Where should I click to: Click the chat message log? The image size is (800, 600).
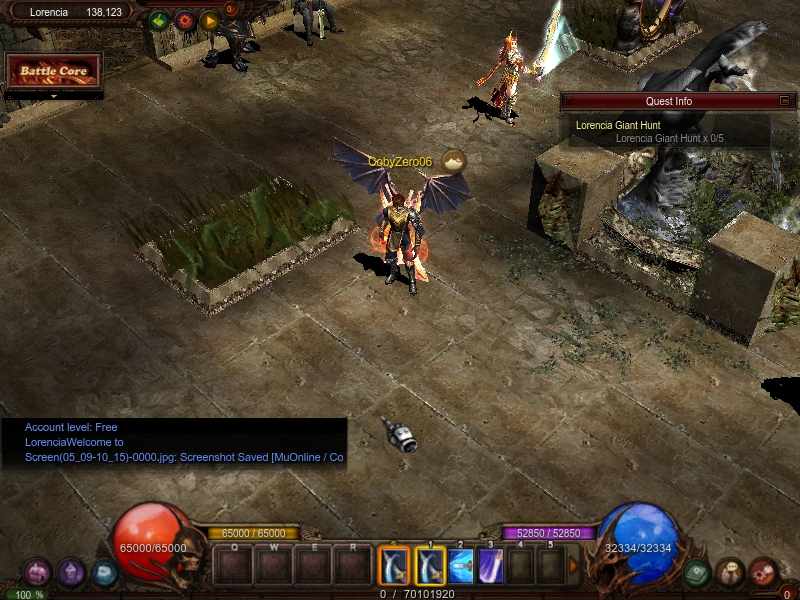click(x=174, y=443)
